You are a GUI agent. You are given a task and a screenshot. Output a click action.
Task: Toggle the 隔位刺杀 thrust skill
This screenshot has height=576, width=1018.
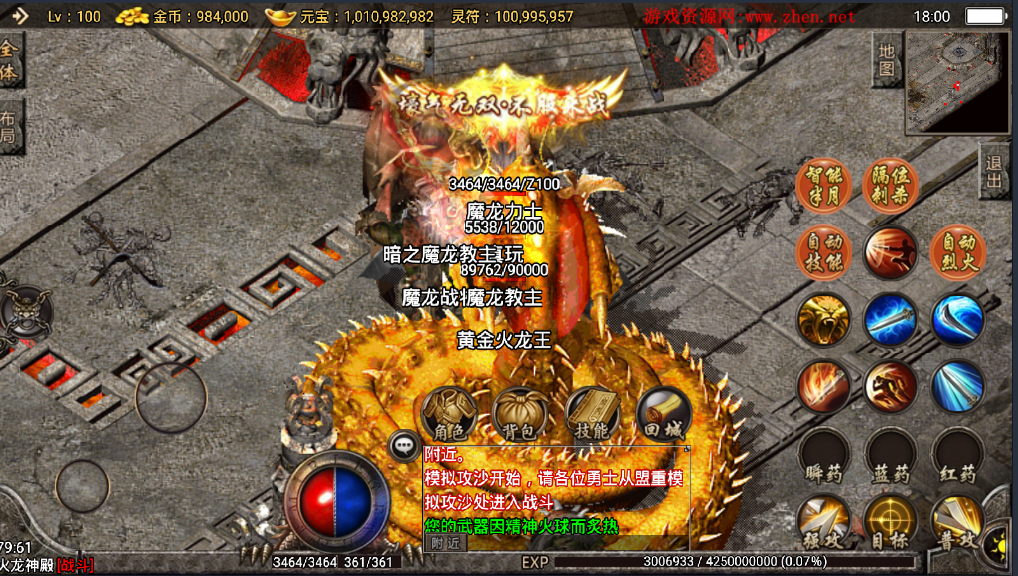(890, 185)
